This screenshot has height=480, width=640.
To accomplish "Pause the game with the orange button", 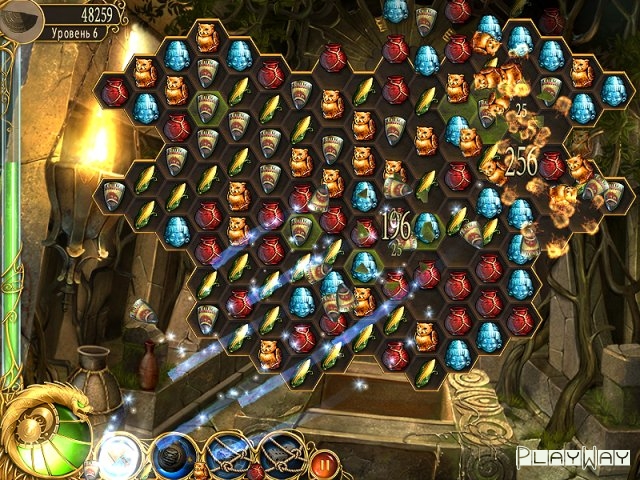I will coord(323,465).
